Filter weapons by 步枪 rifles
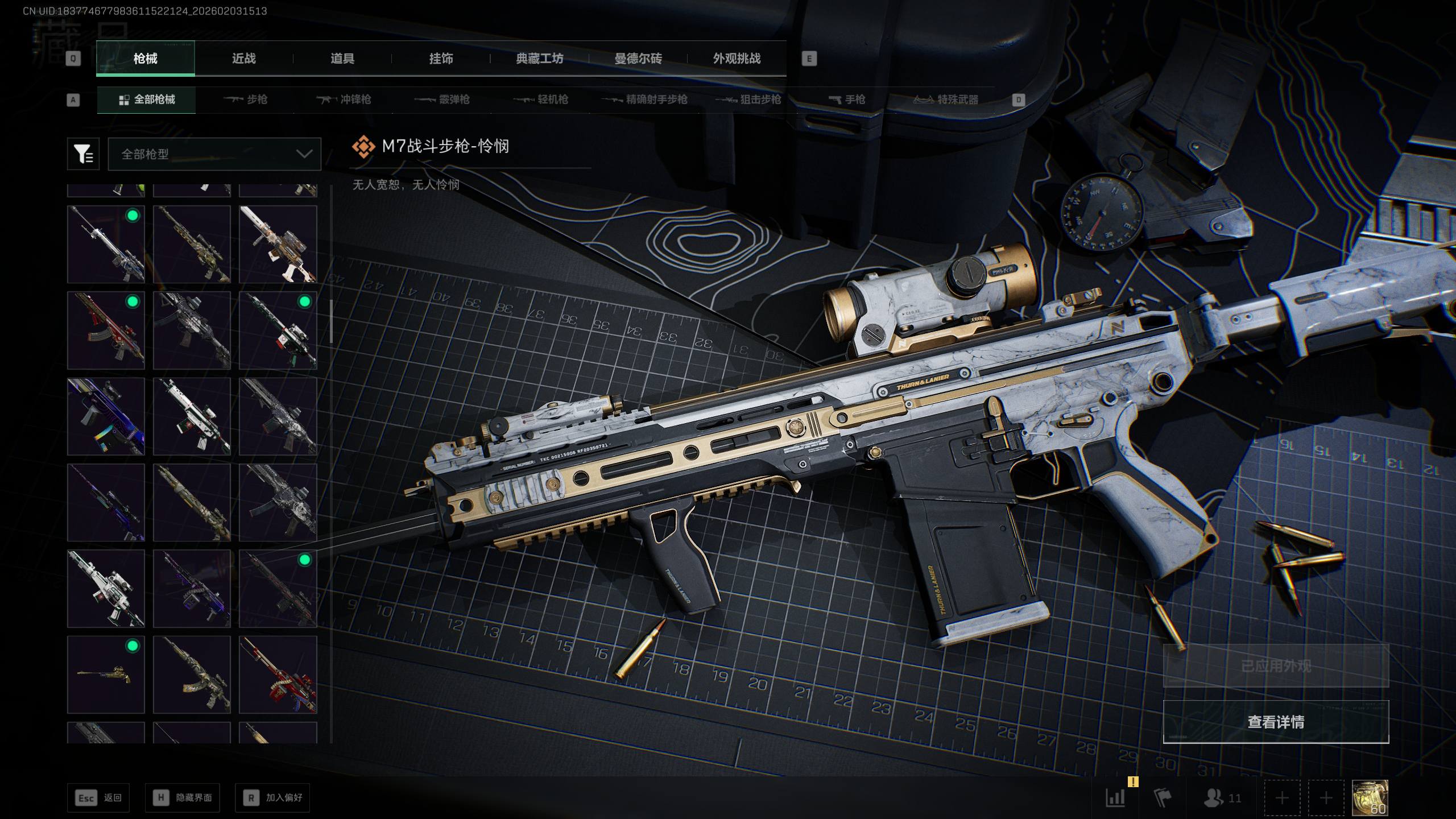Screen dimensions: 1456x819 point(246,100)
